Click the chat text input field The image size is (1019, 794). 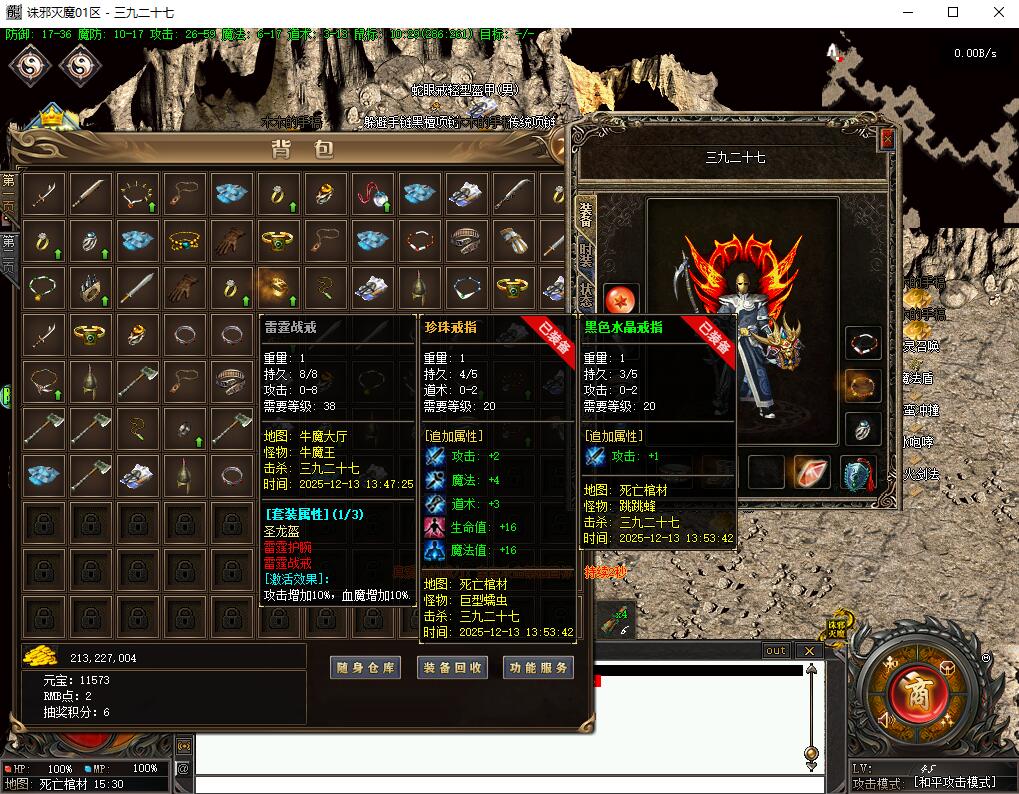[498, 784]
